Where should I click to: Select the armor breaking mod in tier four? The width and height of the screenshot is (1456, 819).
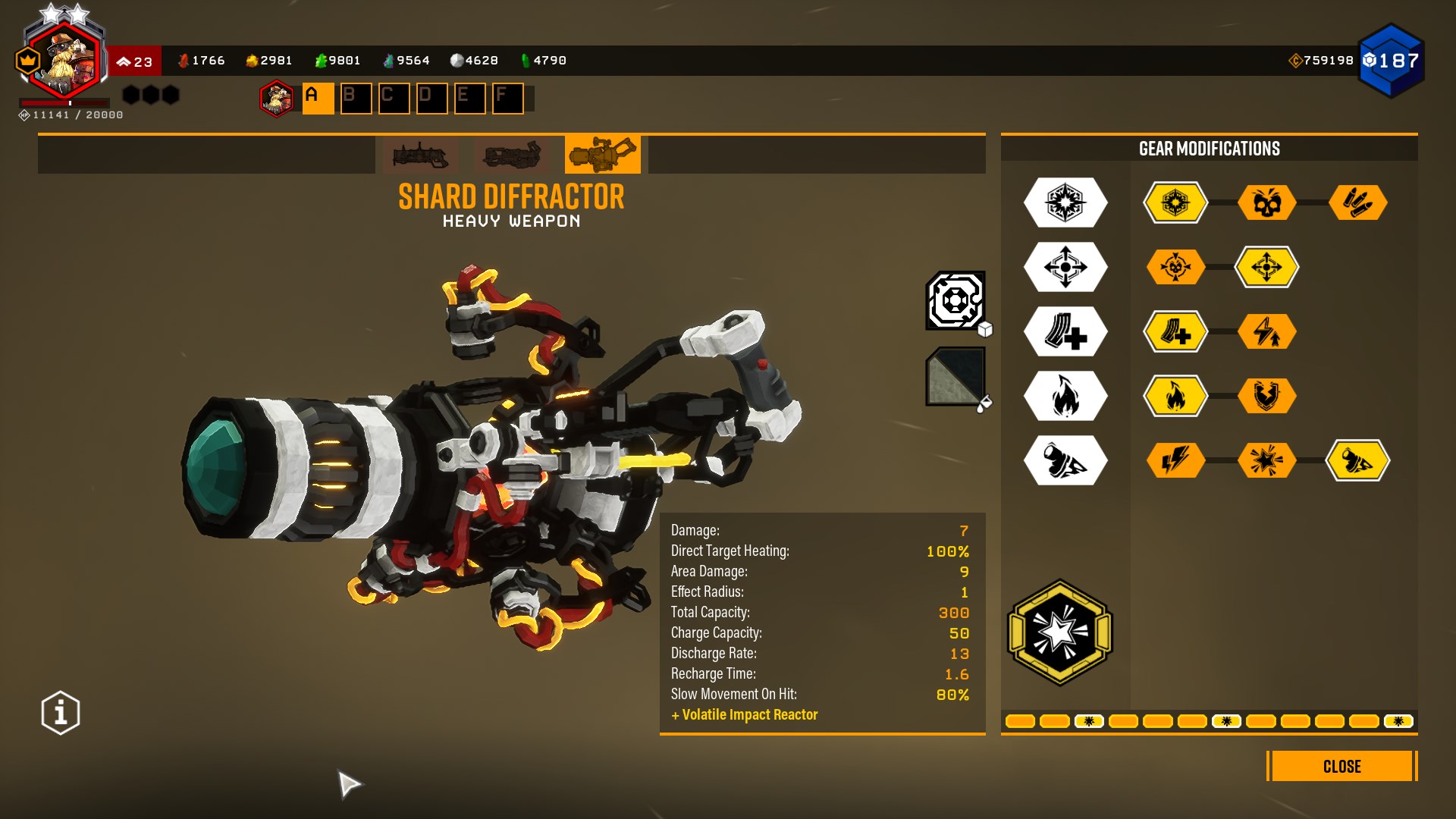(x=1266, y=396)
